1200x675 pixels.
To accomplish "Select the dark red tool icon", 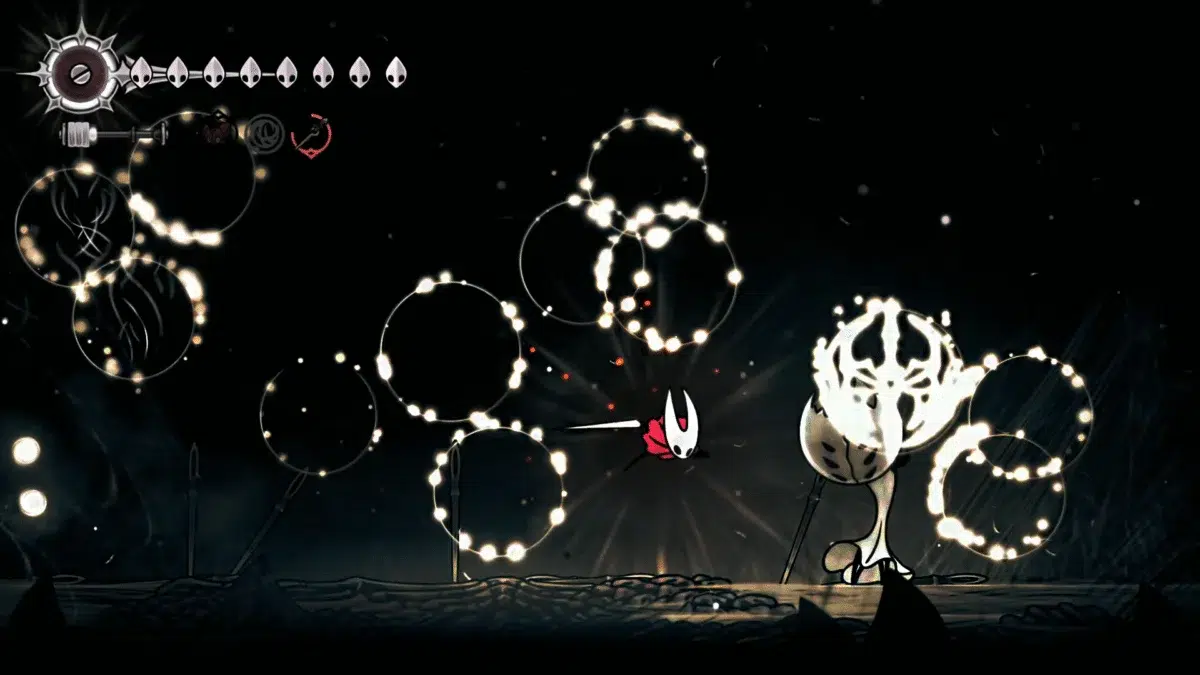I will click(x=218, y=129).
